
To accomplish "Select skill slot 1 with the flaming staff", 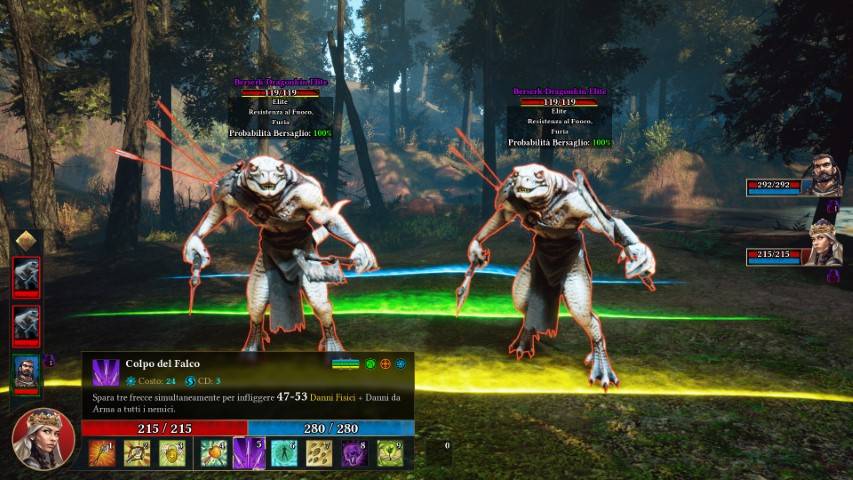I will (102, 453).
